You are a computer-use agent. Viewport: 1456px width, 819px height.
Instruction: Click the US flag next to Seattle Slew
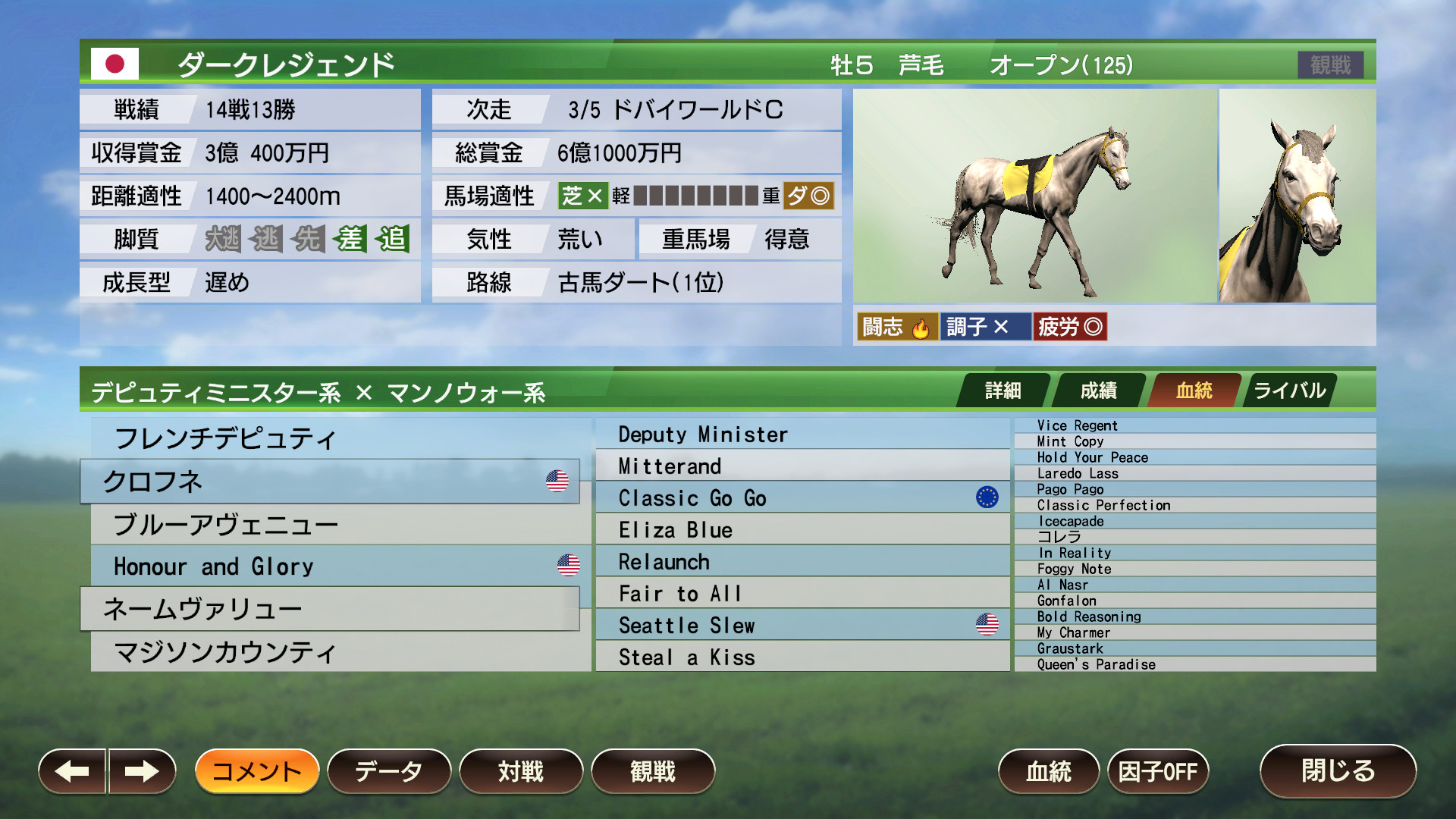(986, 623)
